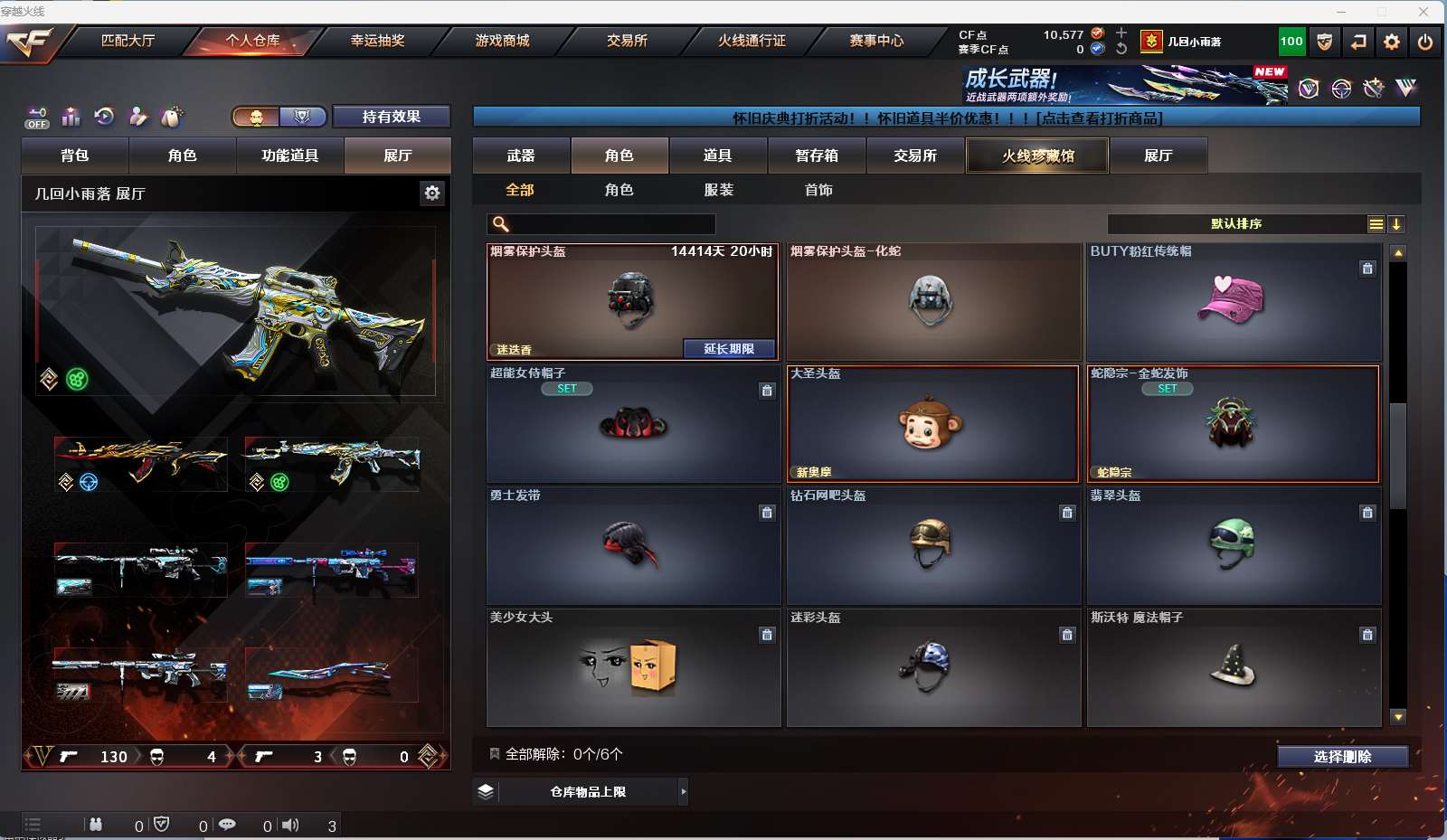Filter items by 首饰 accessories
Viewport: 1447px width, 840px height.
pos(818,190)
